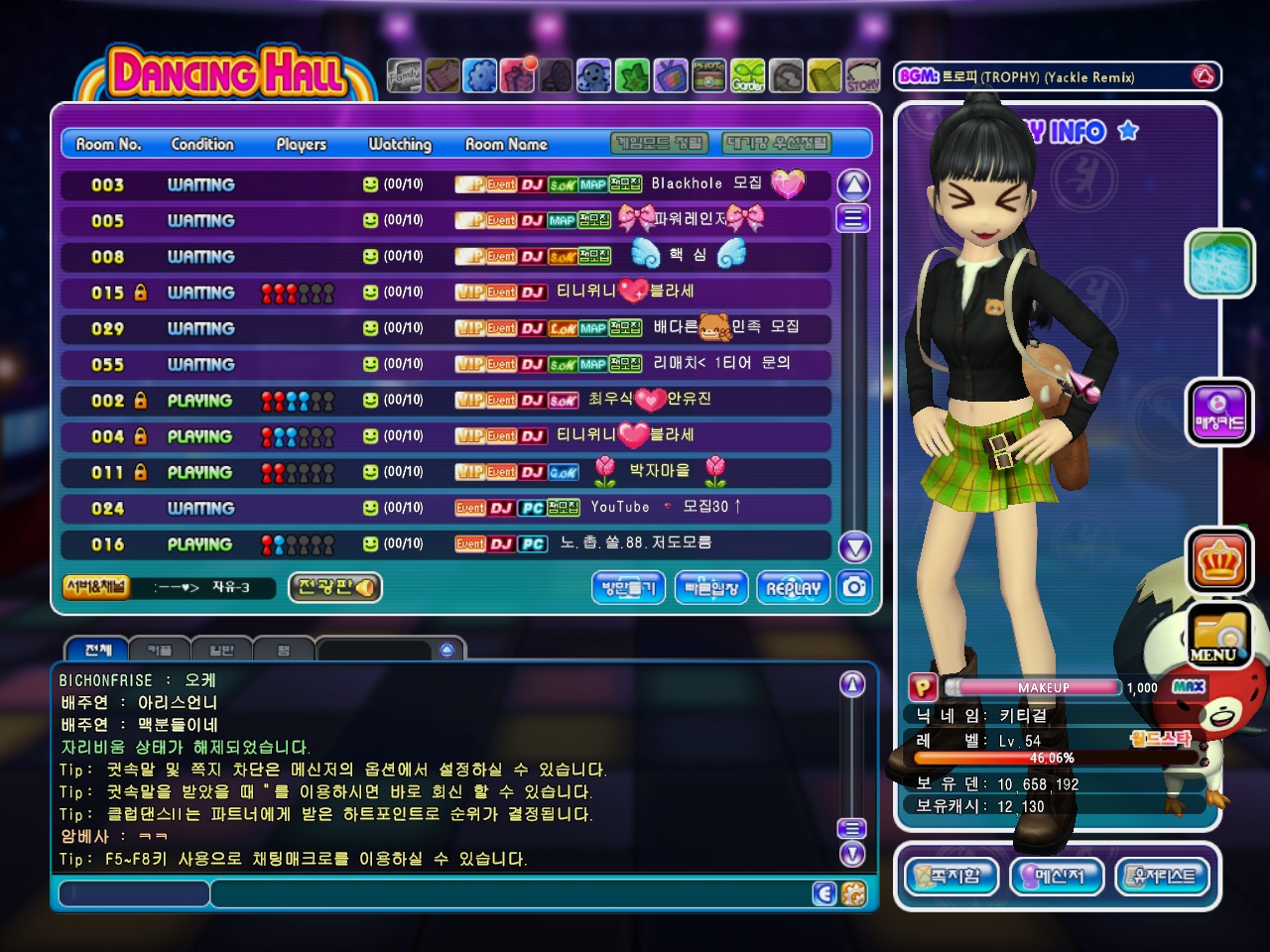Click the blue gear settings icon
Screen dimensions: 1270x952
pyautogui.click(x=480, y=75)
